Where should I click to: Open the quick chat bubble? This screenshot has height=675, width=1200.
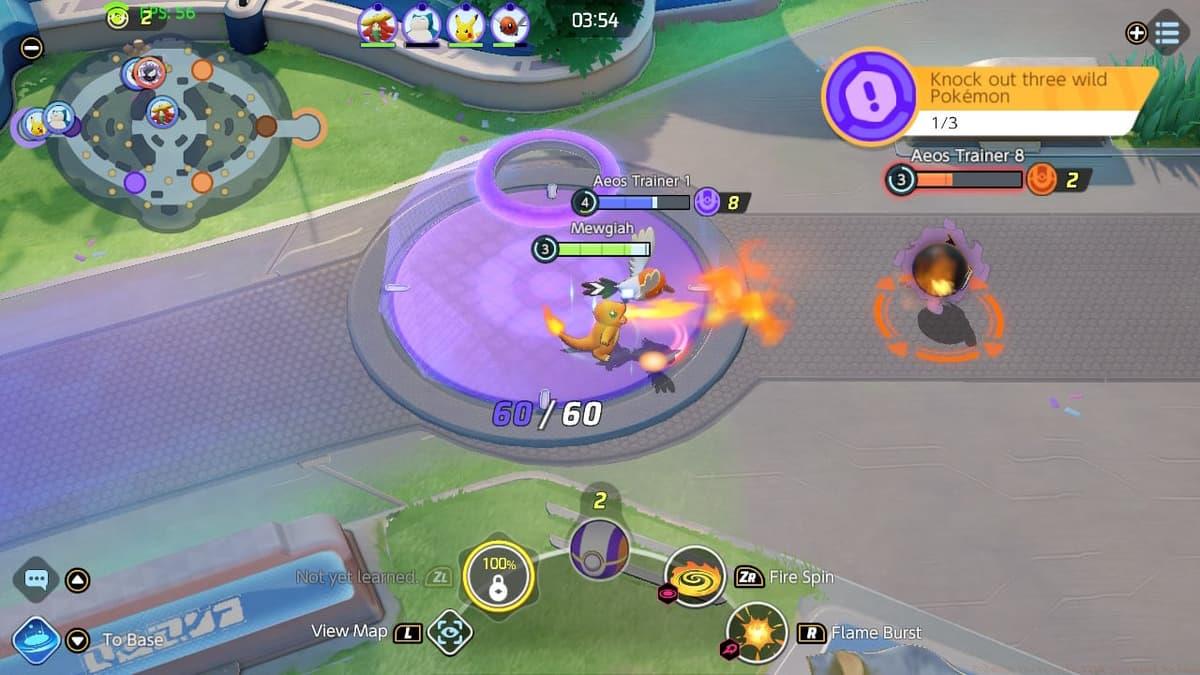37,579
